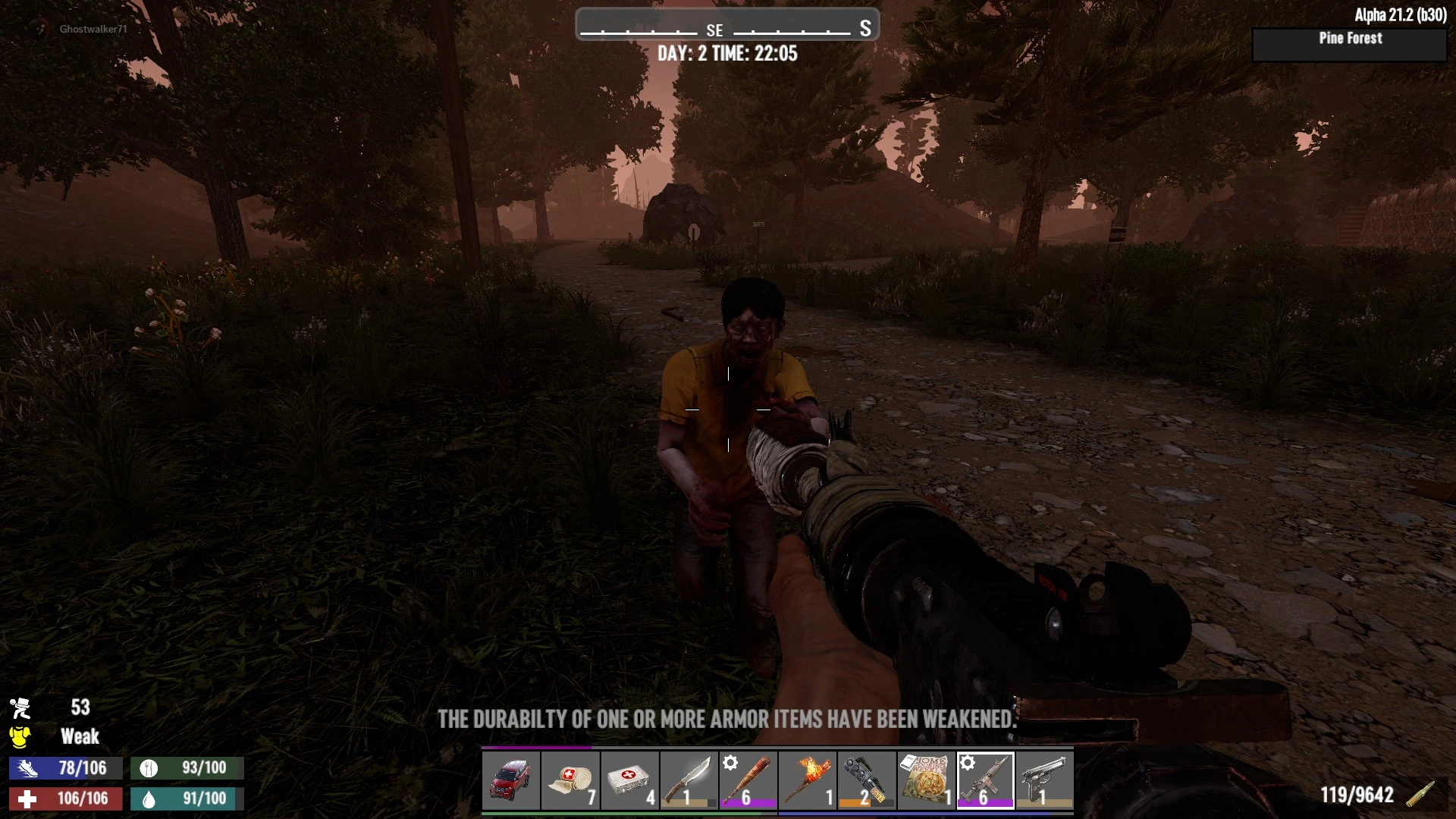Click the Pine Forest biome panel
The width and height of the screenshot is (1456, 819).
(1350, 45)
